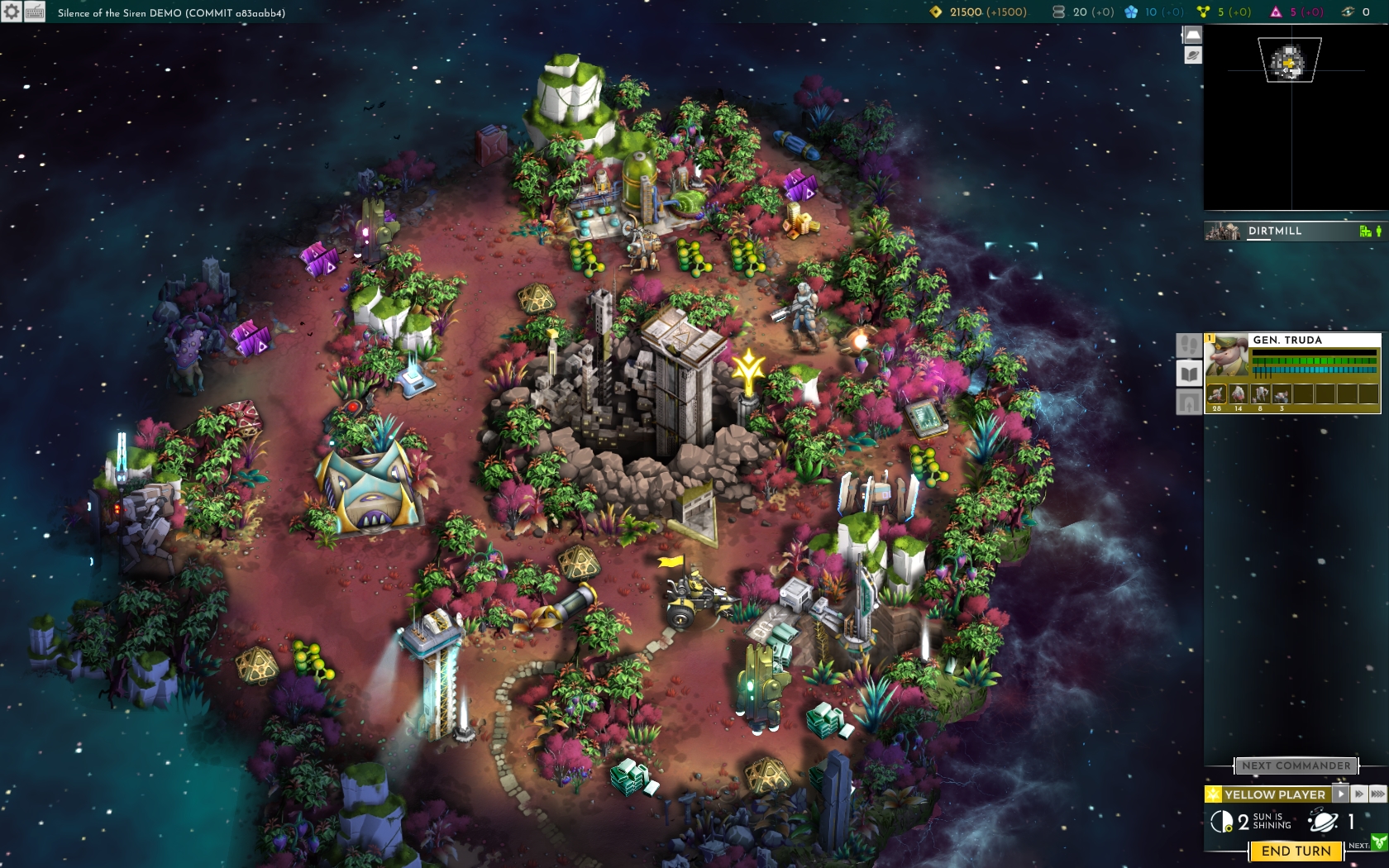
Task: Click the yellow player faction emblem
Action: [x=1213, y=794]
